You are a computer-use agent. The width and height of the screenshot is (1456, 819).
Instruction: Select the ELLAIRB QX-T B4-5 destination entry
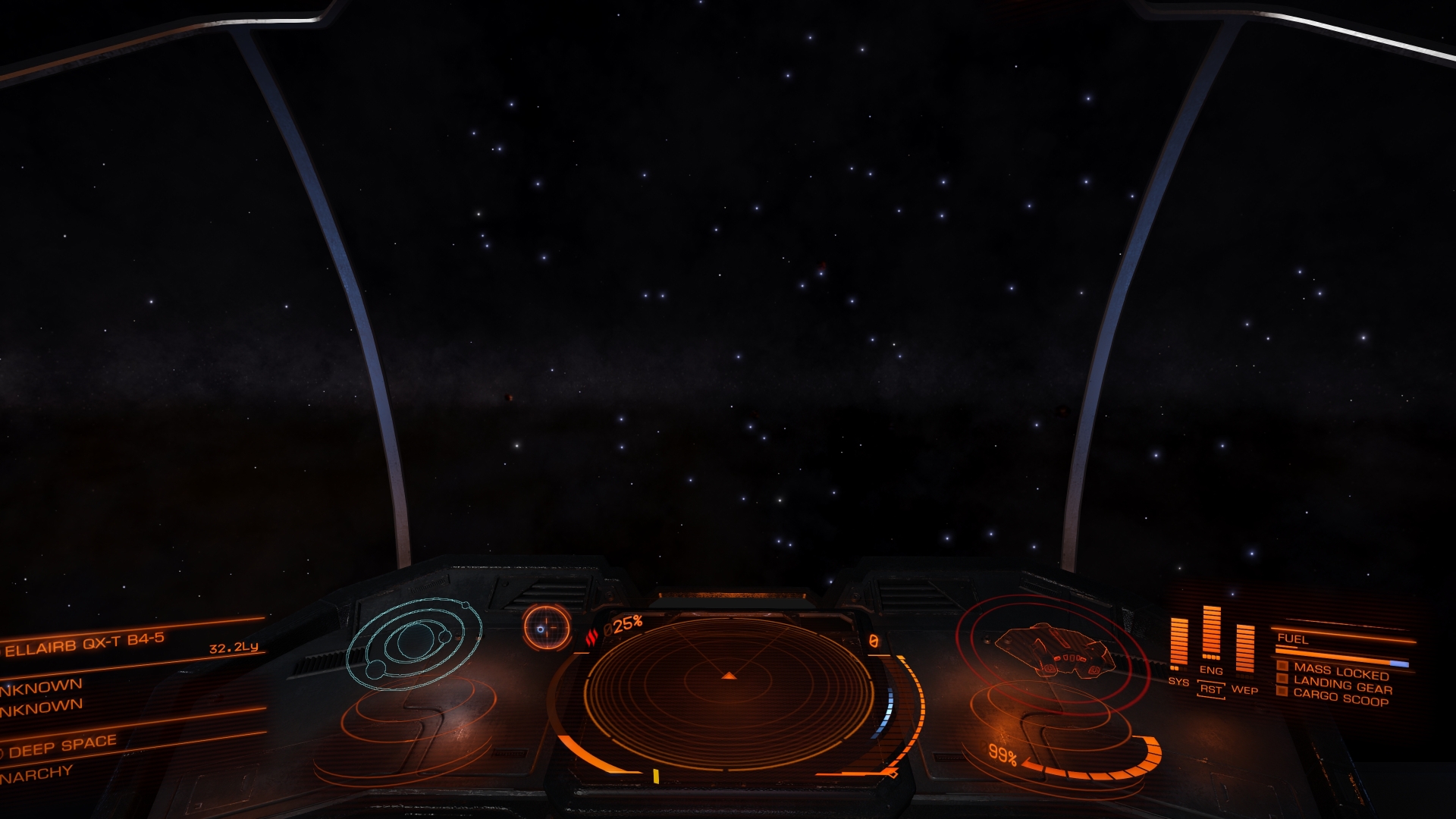click(x=85, y=644)
